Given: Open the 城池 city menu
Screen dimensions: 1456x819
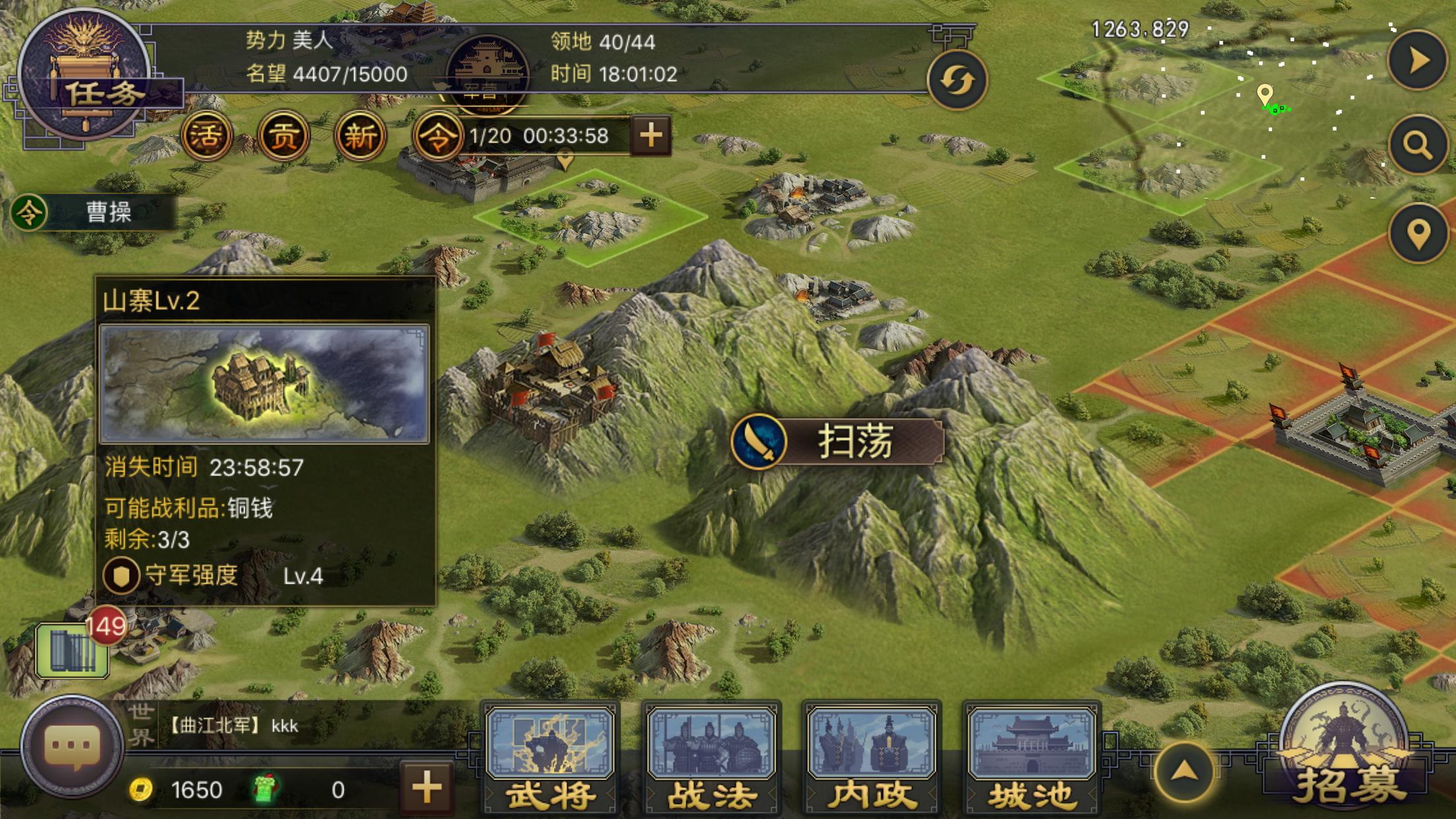Looking at the screenshot, I should tap(1032, 758).
